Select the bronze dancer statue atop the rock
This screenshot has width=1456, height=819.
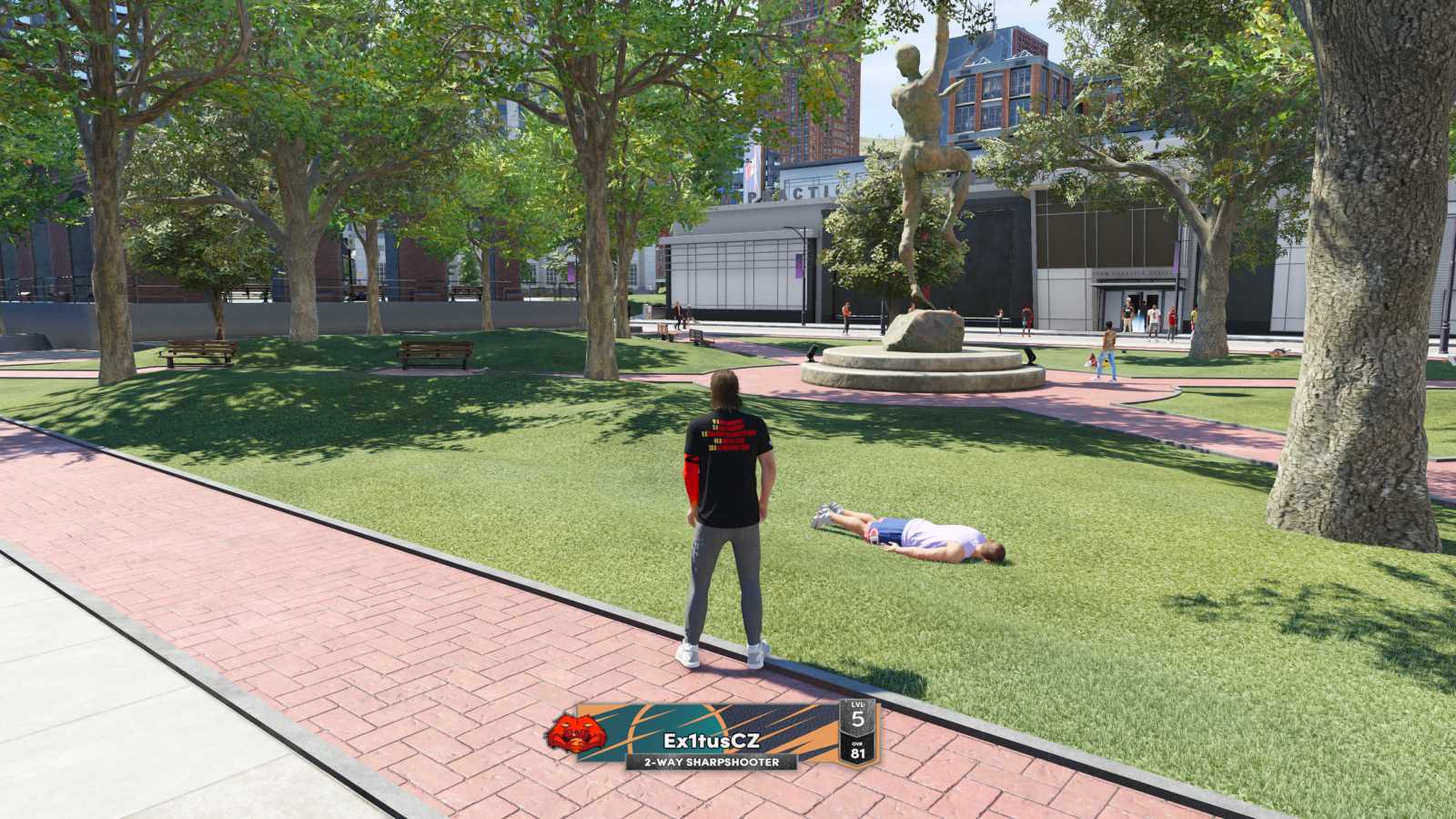(x=919, y=164)
